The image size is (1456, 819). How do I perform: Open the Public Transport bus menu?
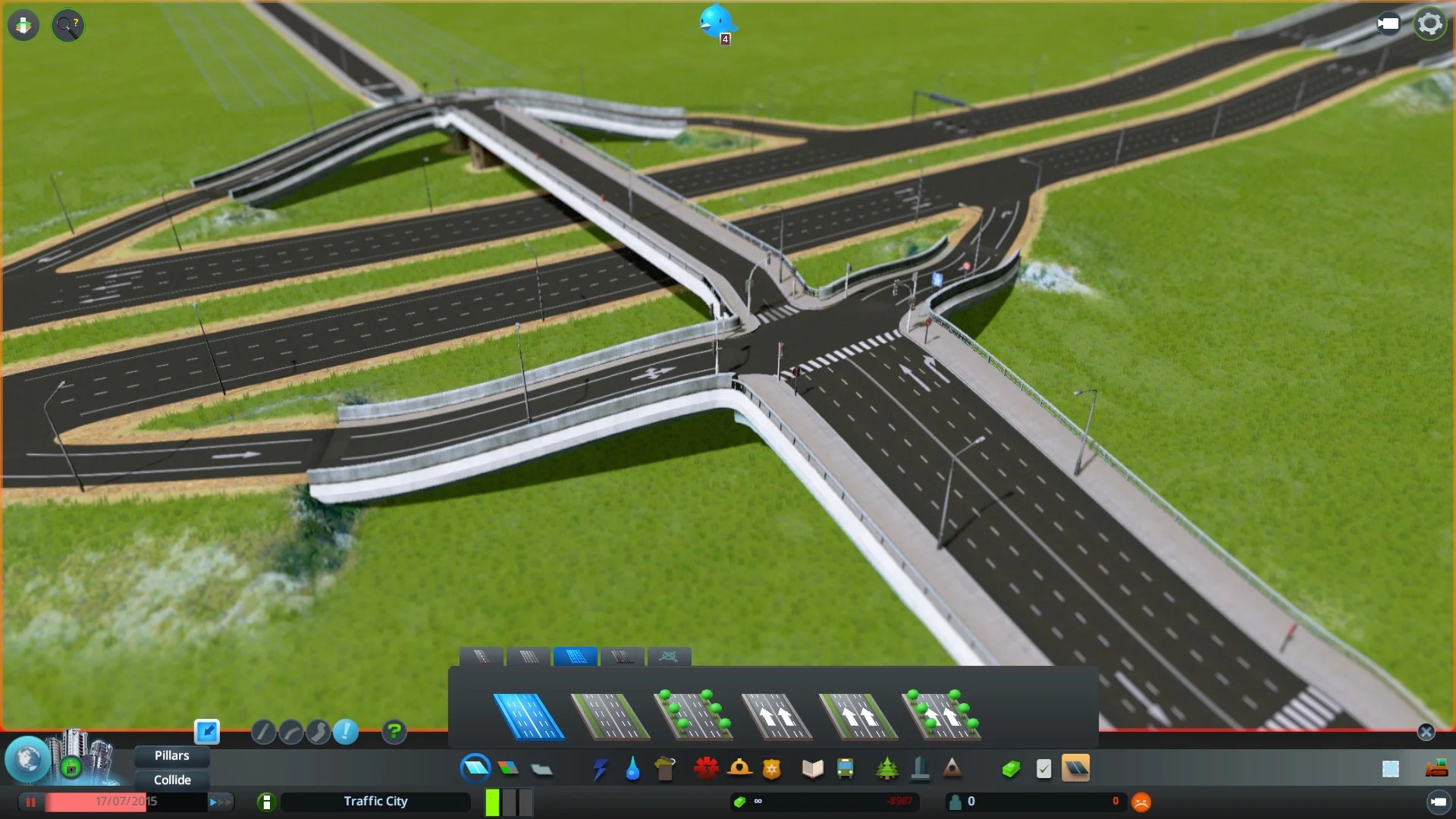tap(846, 768)
